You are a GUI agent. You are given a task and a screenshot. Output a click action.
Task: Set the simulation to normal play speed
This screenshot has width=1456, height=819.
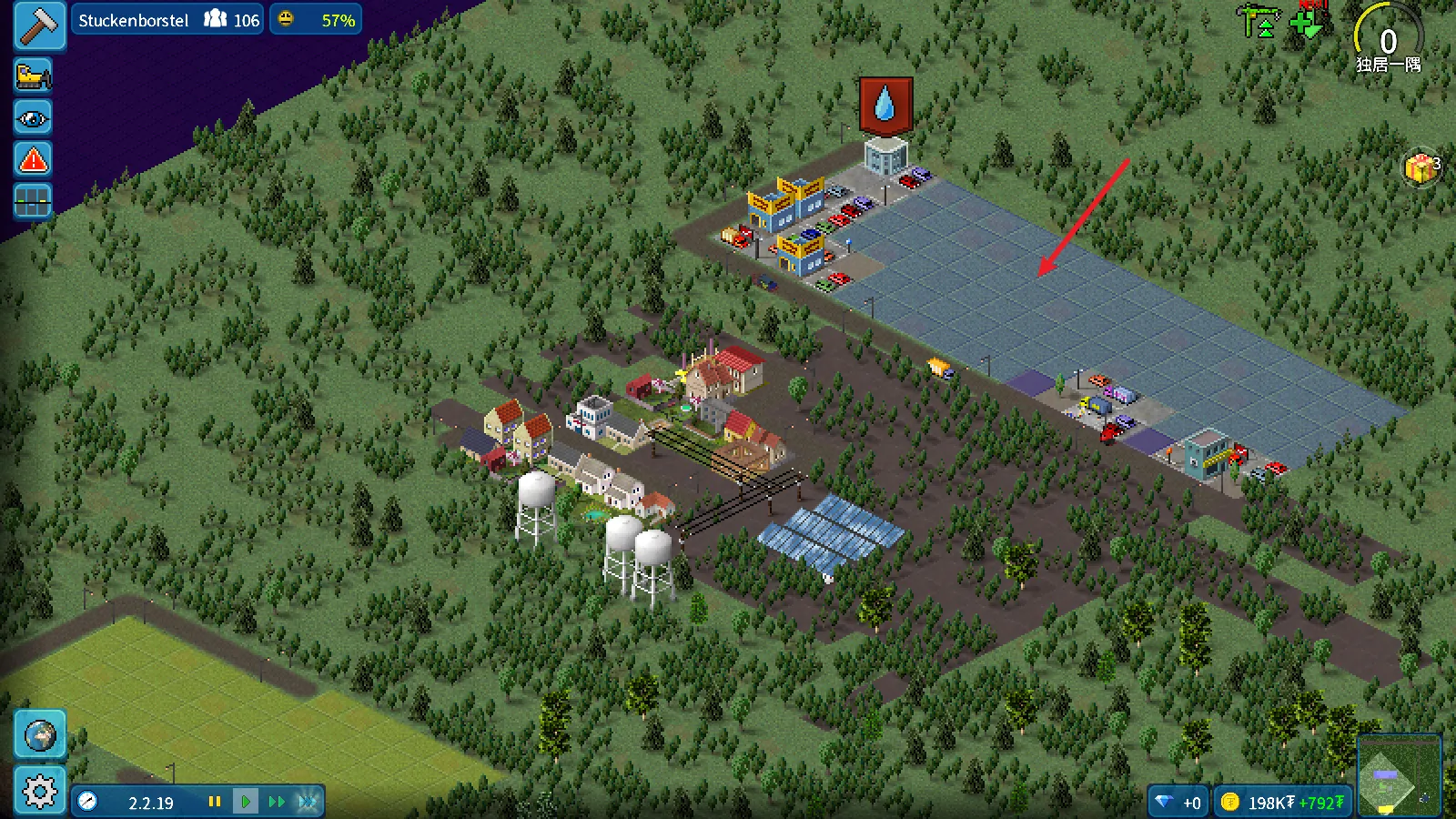(x=246, y=802)
